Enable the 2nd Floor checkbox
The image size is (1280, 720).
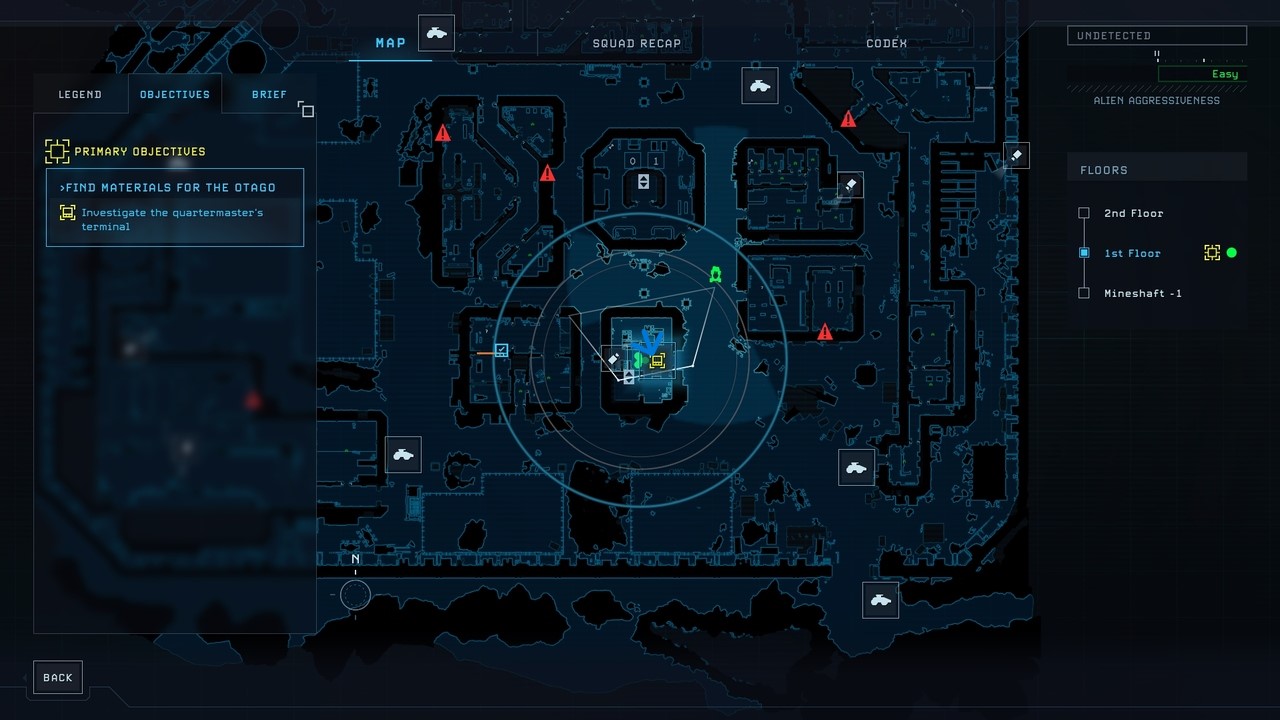pos(1084,213)
